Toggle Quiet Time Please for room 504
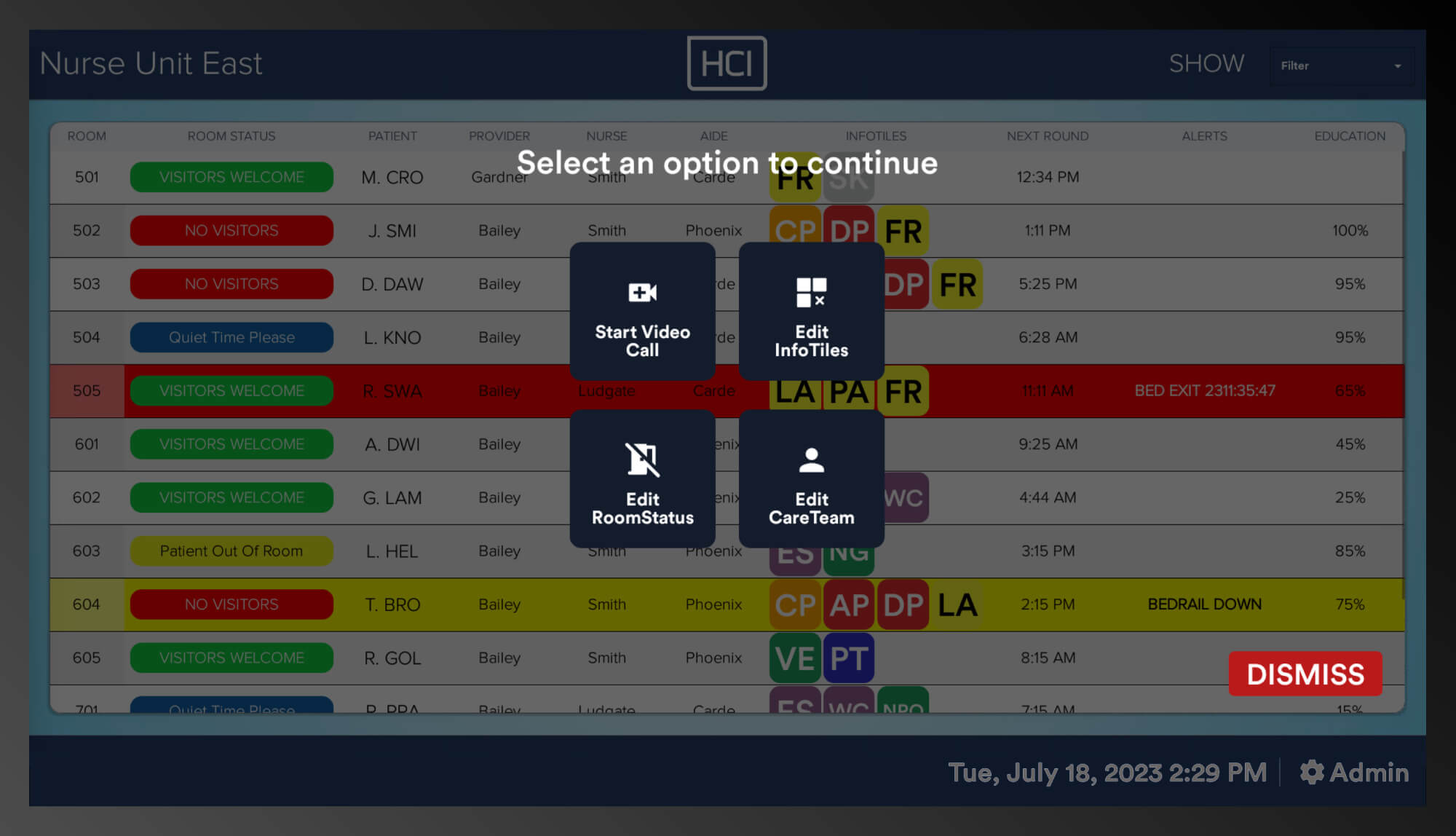This screenshot has width=1456, height=836. point(231,337)
